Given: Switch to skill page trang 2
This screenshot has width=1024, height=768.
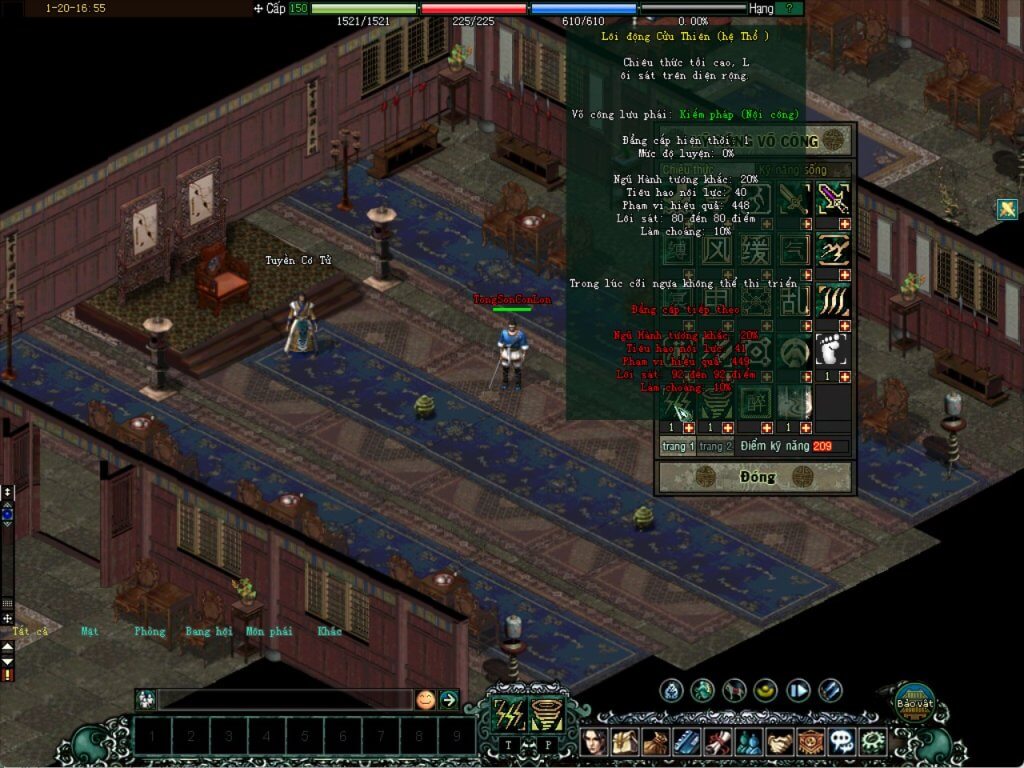Looking at the screenshot, I should (715, 446).
